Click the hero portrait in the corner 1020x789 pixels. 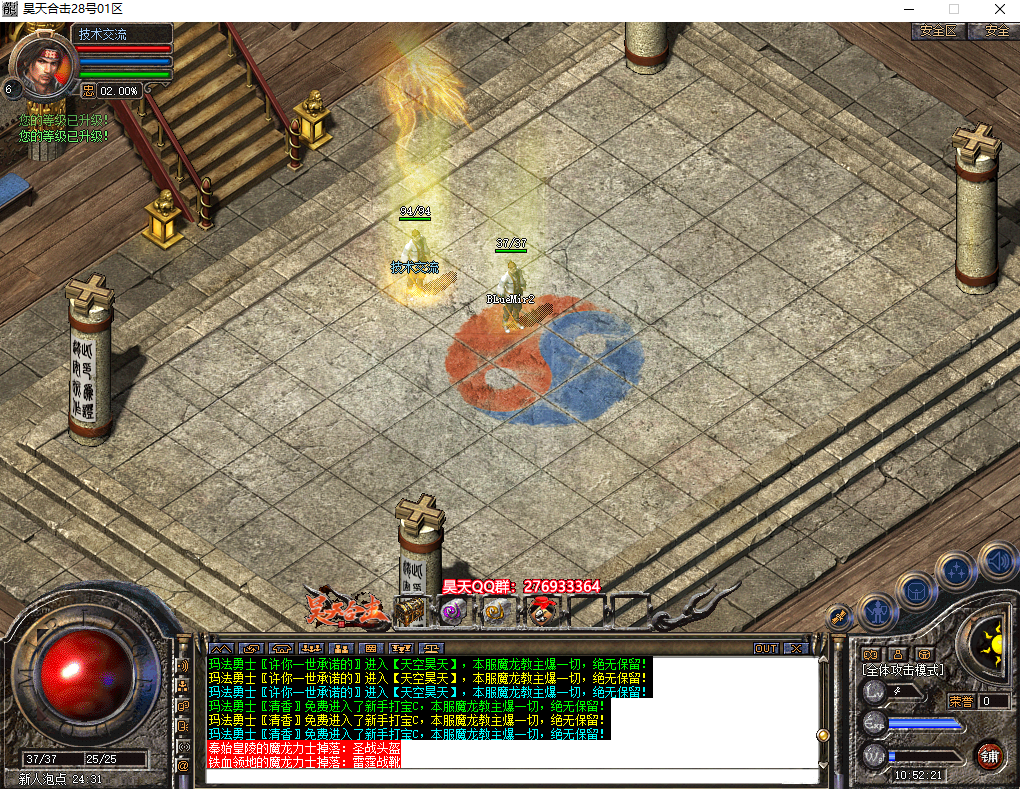coord(45,66)
